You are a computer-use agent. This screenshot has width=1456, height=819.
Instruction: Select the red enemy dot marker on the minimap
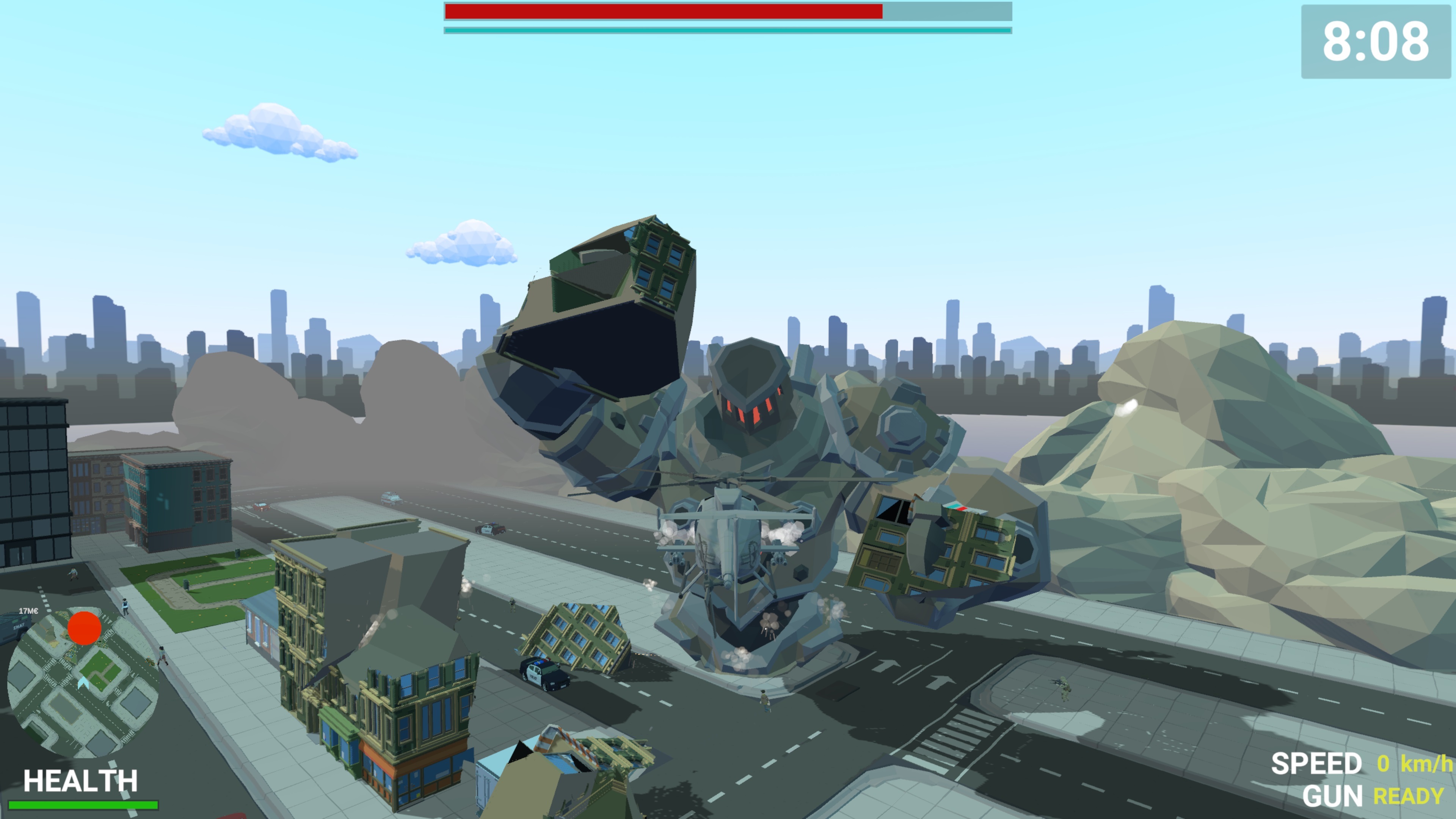pyautogui.click(x=85, y=628)
